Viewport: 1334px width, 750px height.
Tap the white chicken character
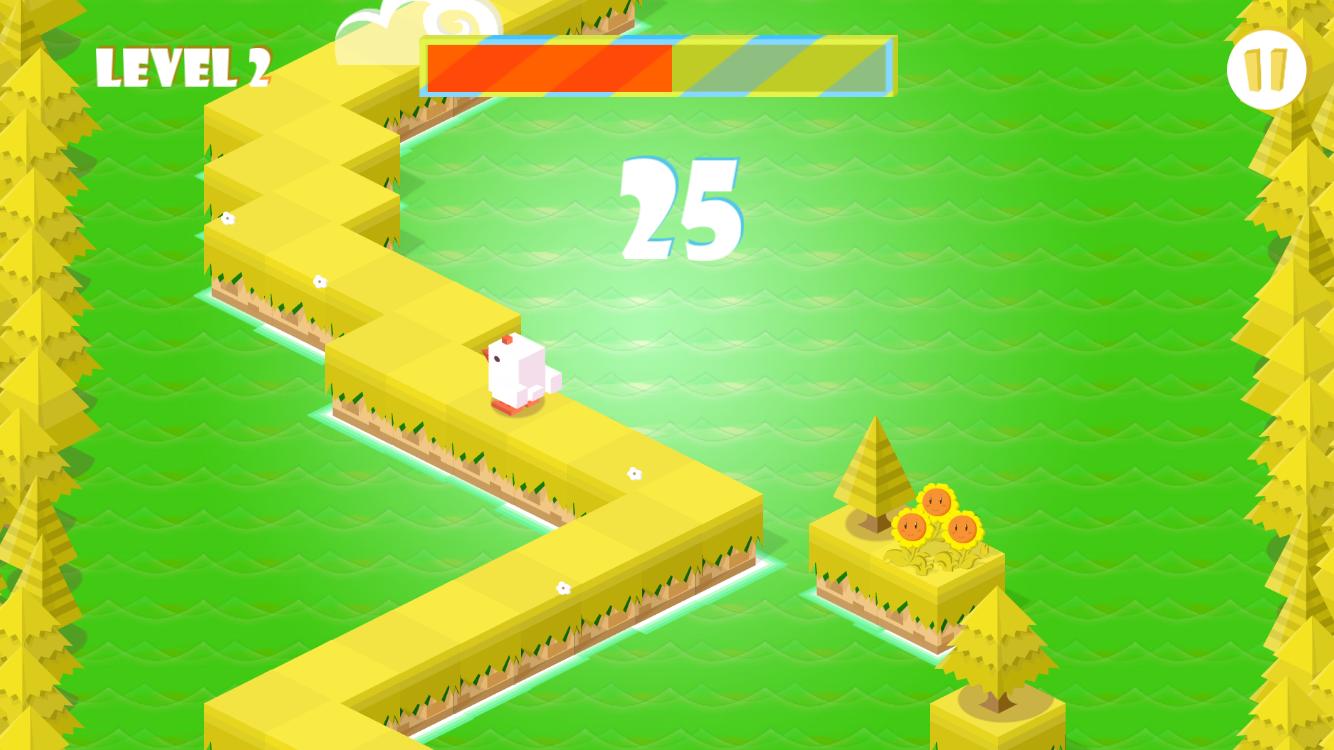tap(517, 375)
